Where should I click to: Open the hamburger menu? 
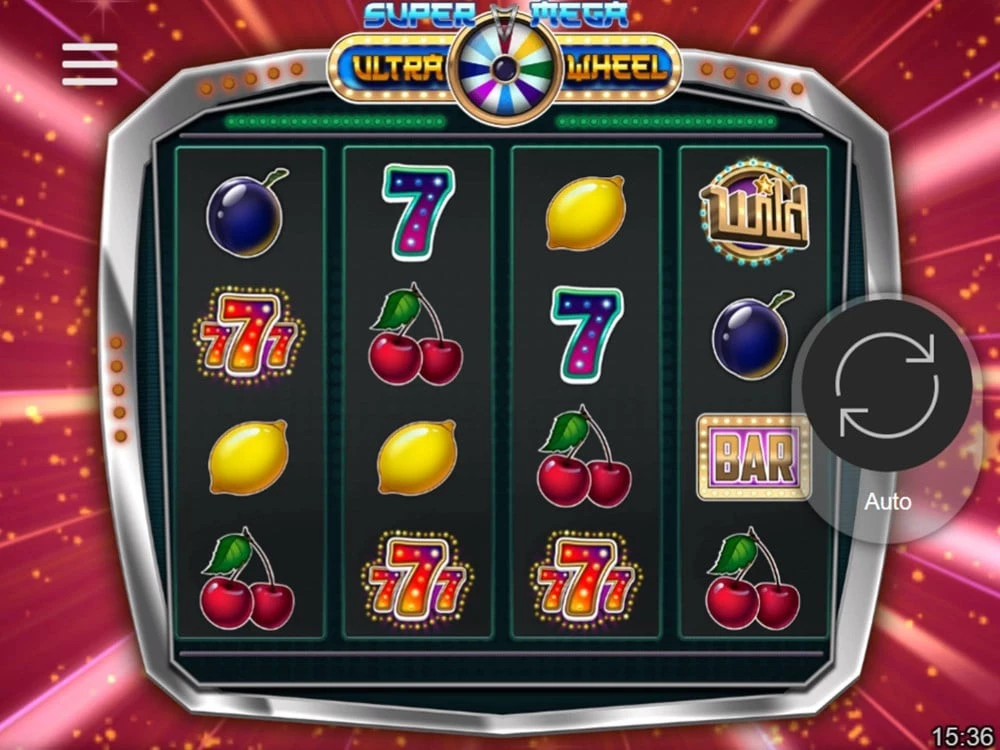click(x=89, y=64)
